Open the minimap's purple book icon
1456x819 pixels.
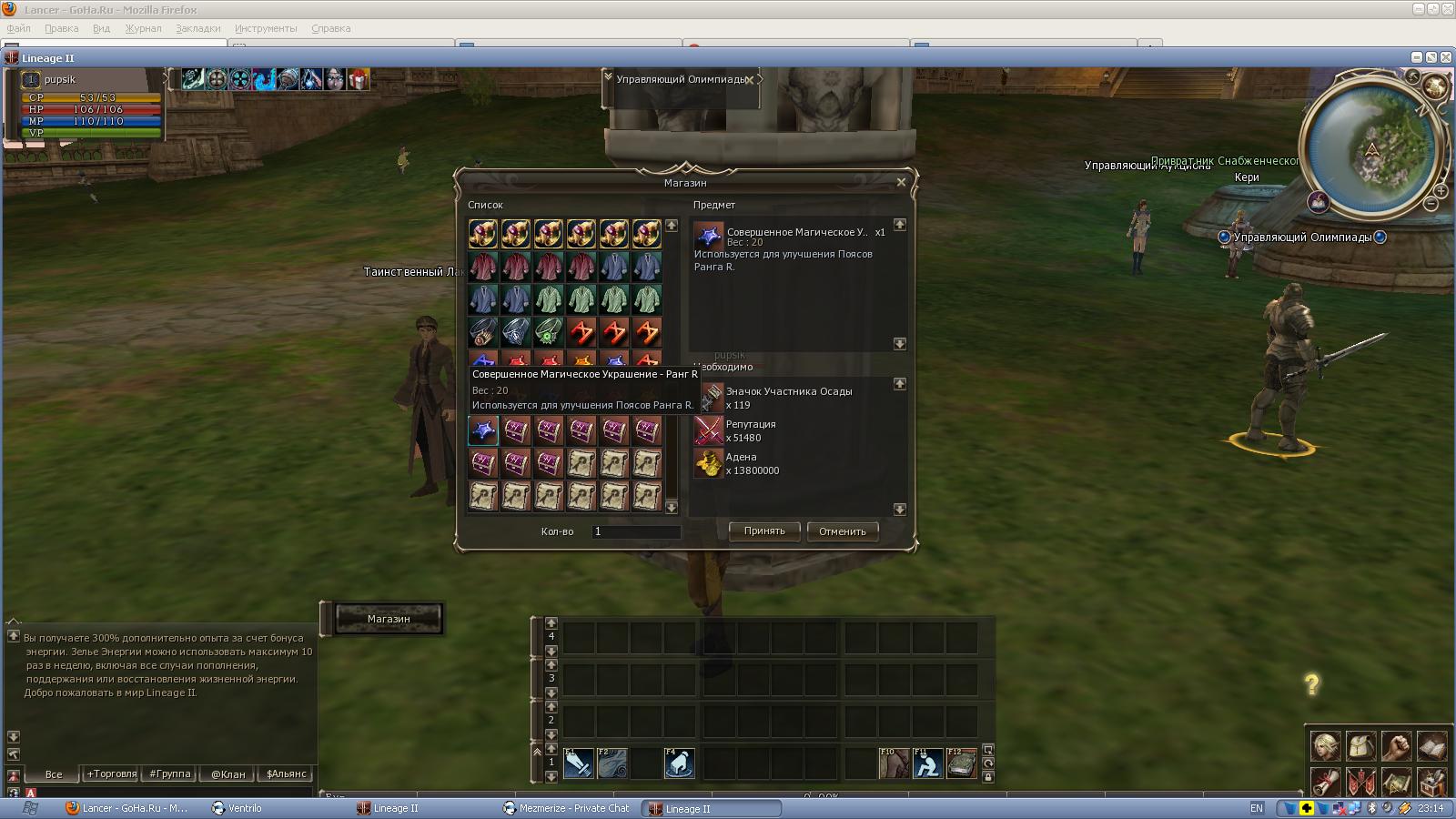[1318, 201]
